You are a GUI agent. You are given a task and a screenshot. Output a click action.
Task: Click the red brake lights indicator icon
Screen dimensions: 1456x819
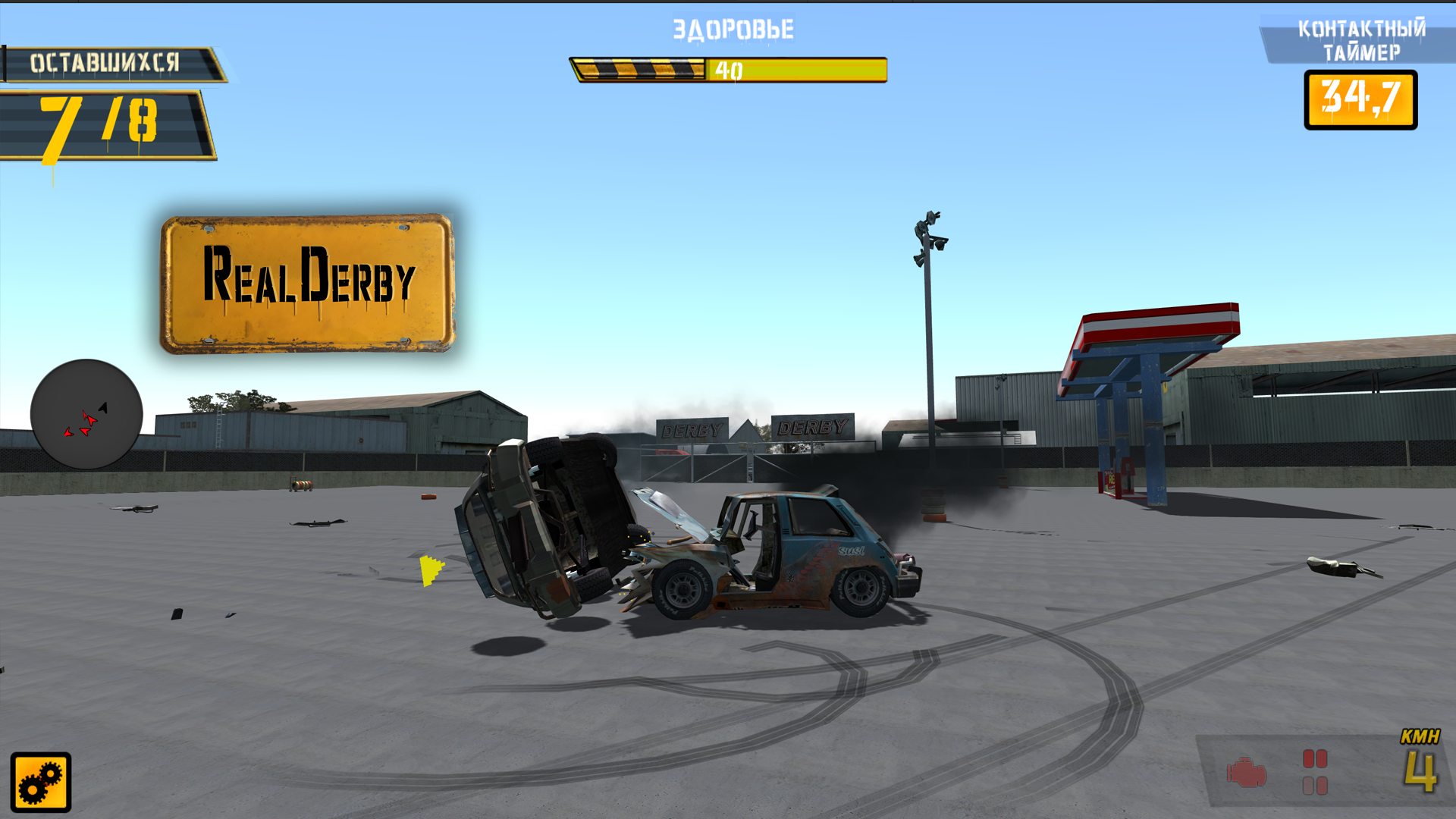click(1315, 758)
